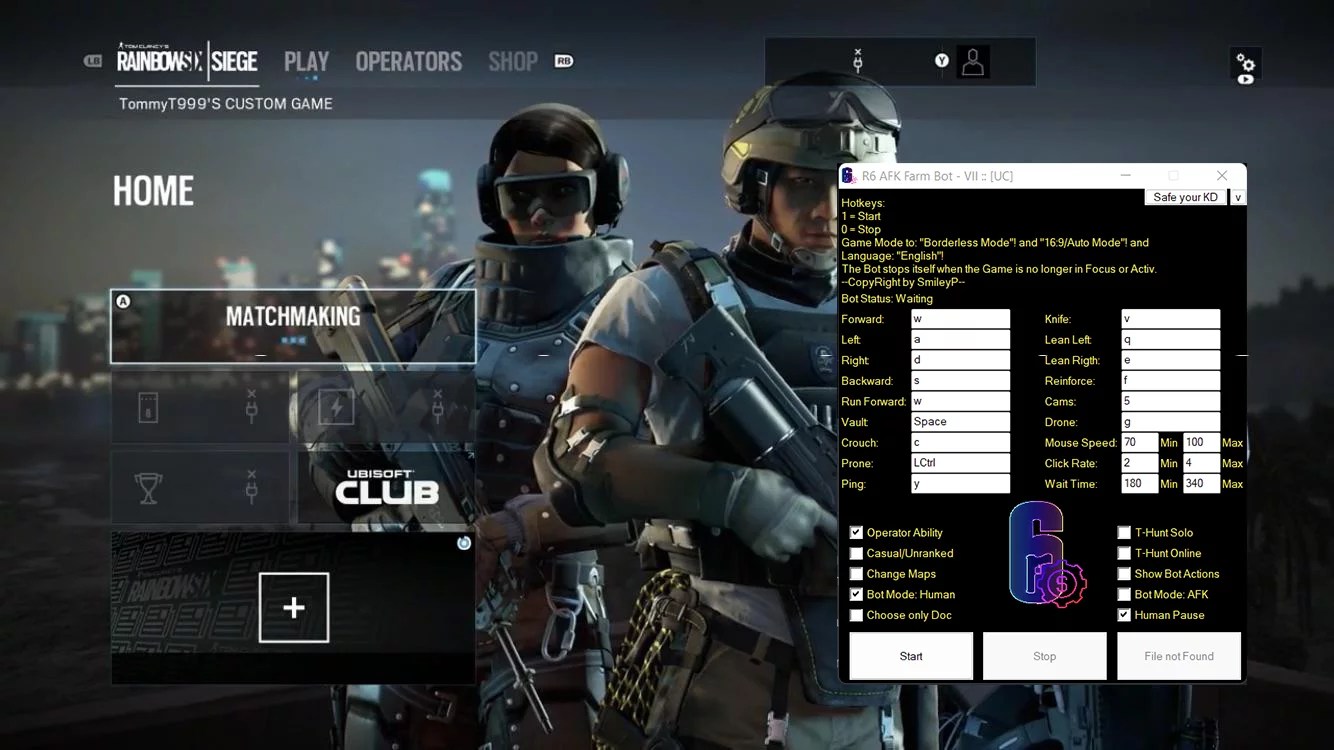Image resolution: width=1334 pixels, height=750 pixels.
Task: Click the plus tile to add custom game
Action: [x=293, y=606]
